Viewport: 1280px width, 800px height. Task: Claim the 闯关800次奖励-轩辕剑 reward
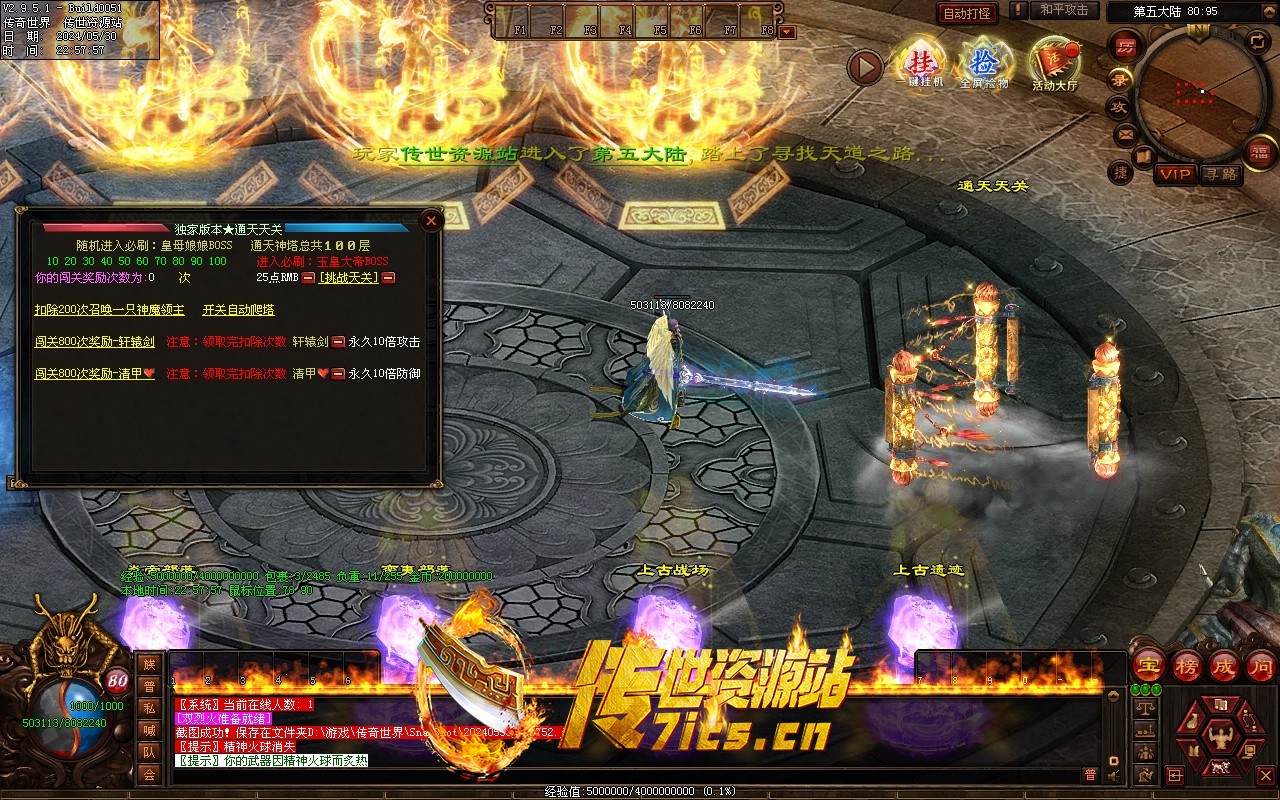pos(94,342)
